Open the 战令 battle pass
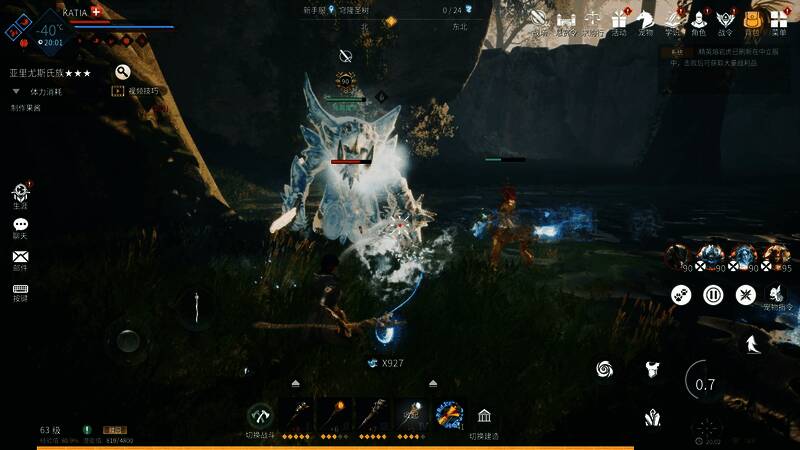800x450 pixels. [x=725, y=19]
